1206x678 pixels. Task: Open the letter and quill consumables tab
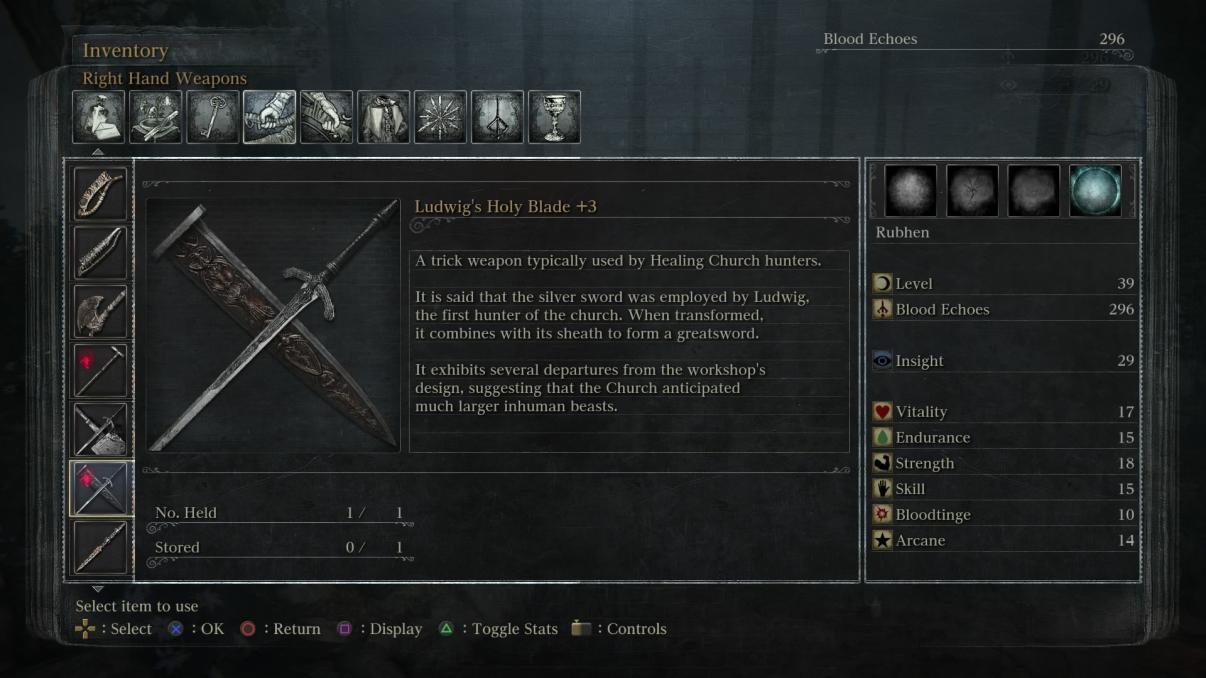98,117
